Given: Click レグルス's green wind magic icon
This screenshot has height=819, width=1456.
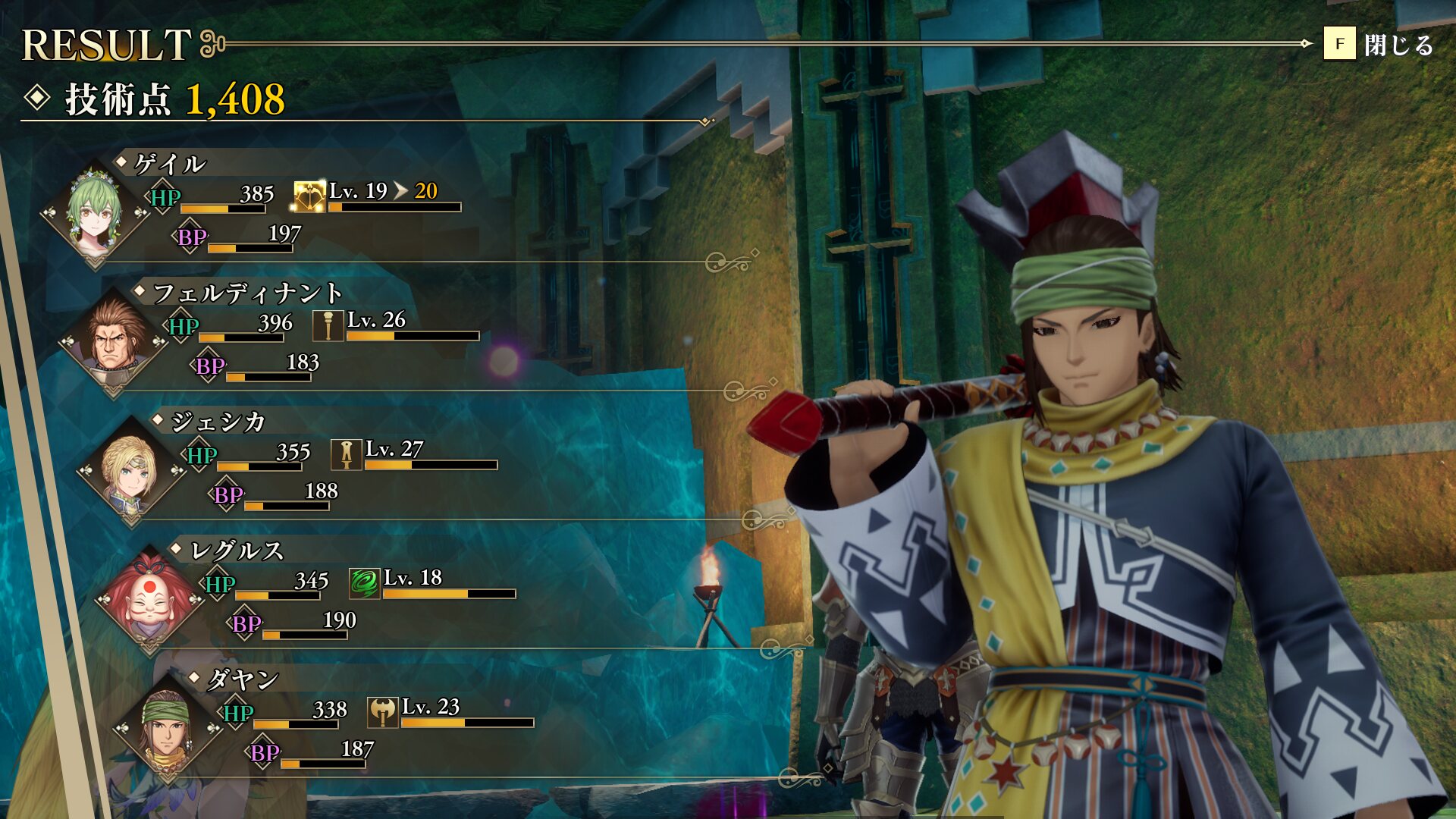Looking at the screenshot, I should [364, 584].
